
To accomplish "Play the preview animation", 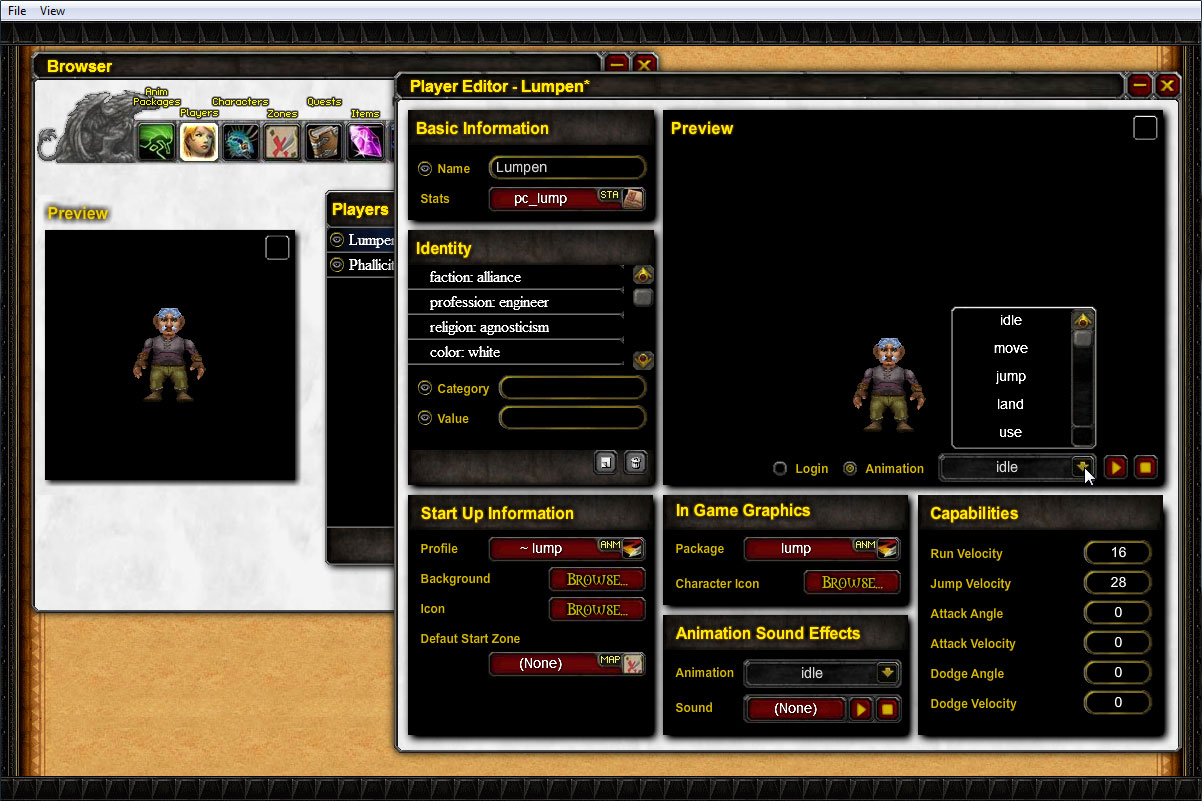I will pyautogui.click(x=1116, y=467).
